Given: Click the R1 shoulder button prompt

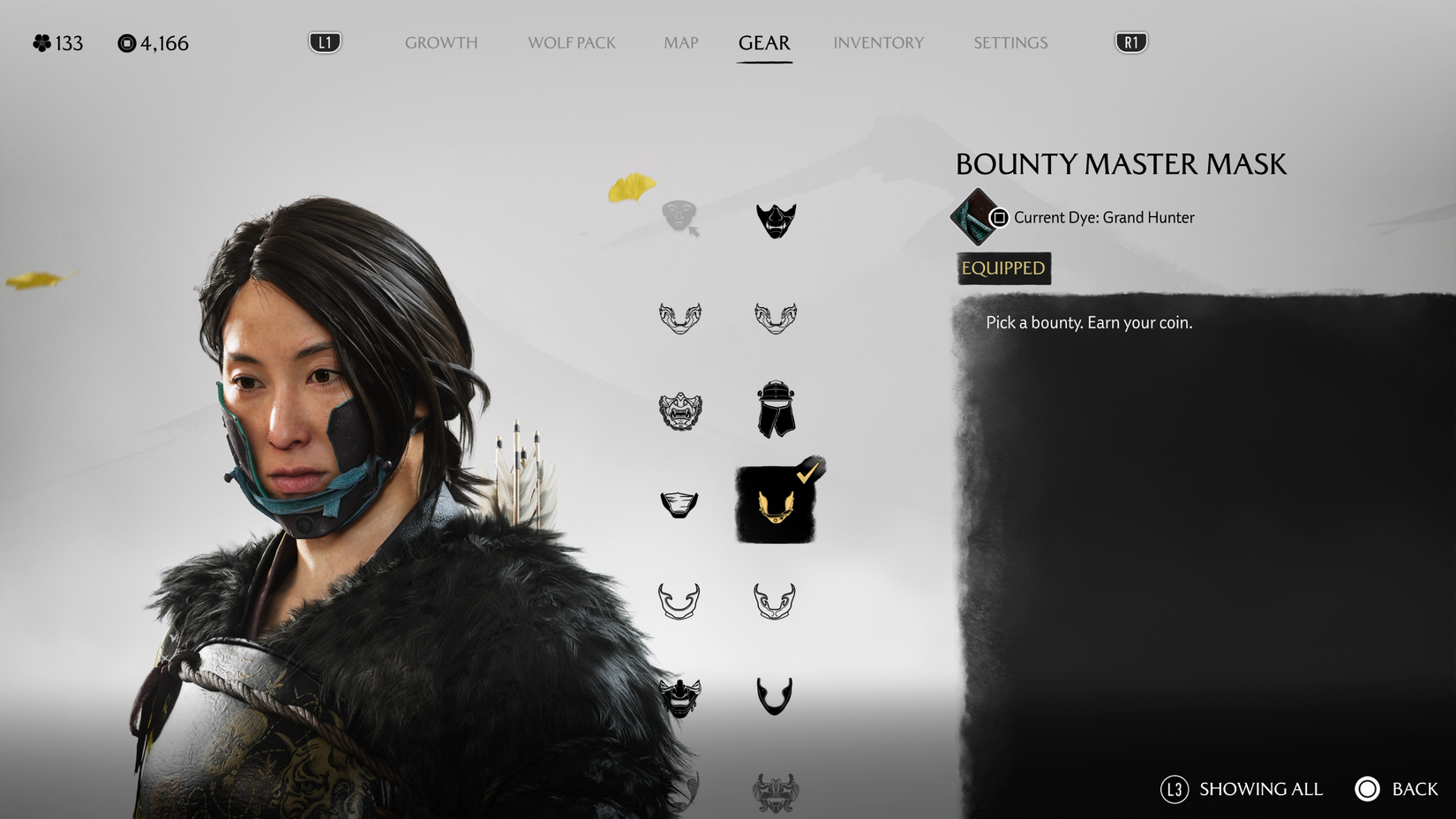Looking at the screenshot, I should (x=1130, y=41).
